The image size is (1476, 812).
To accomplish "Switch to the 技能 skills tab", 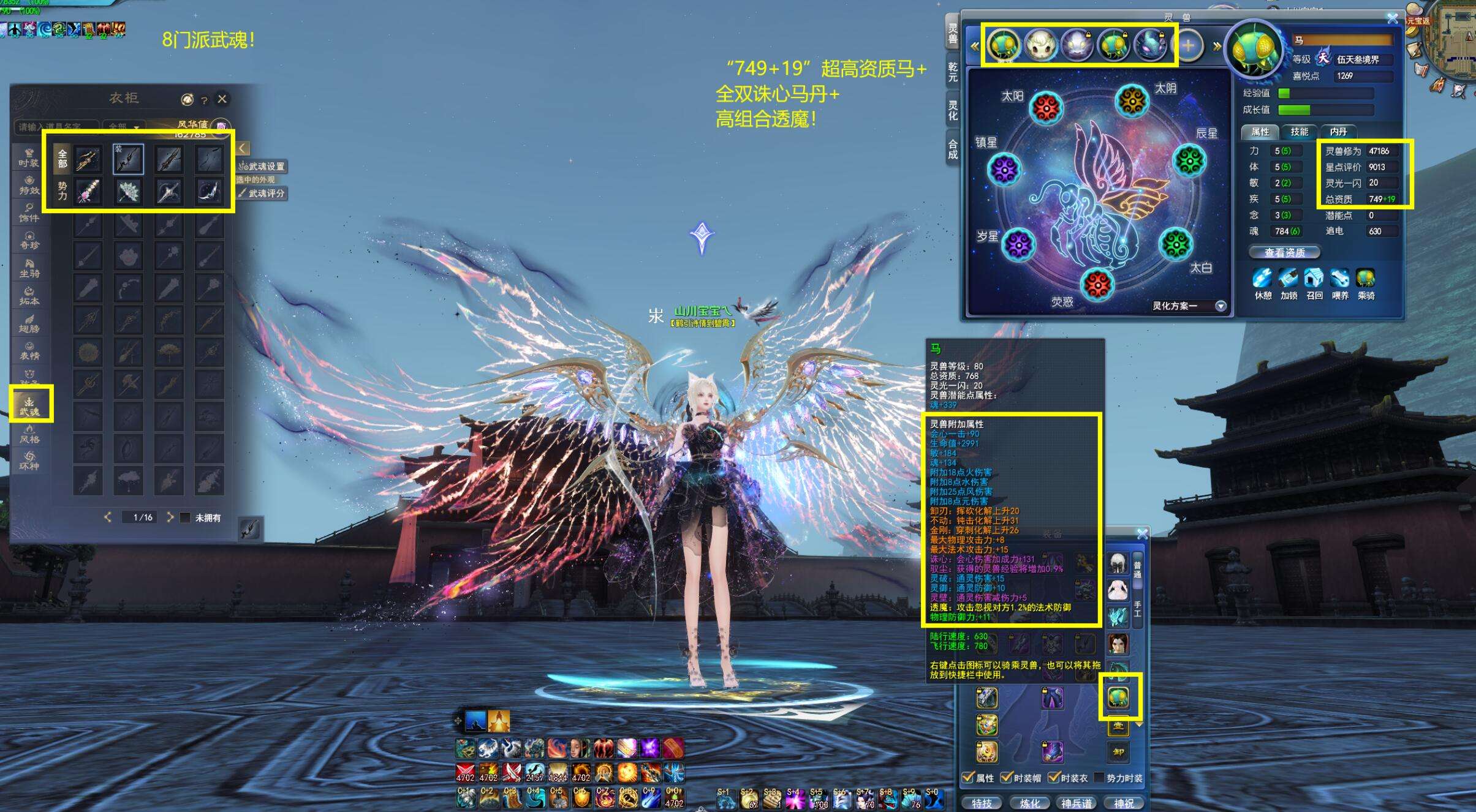I will pos(1299,132).
